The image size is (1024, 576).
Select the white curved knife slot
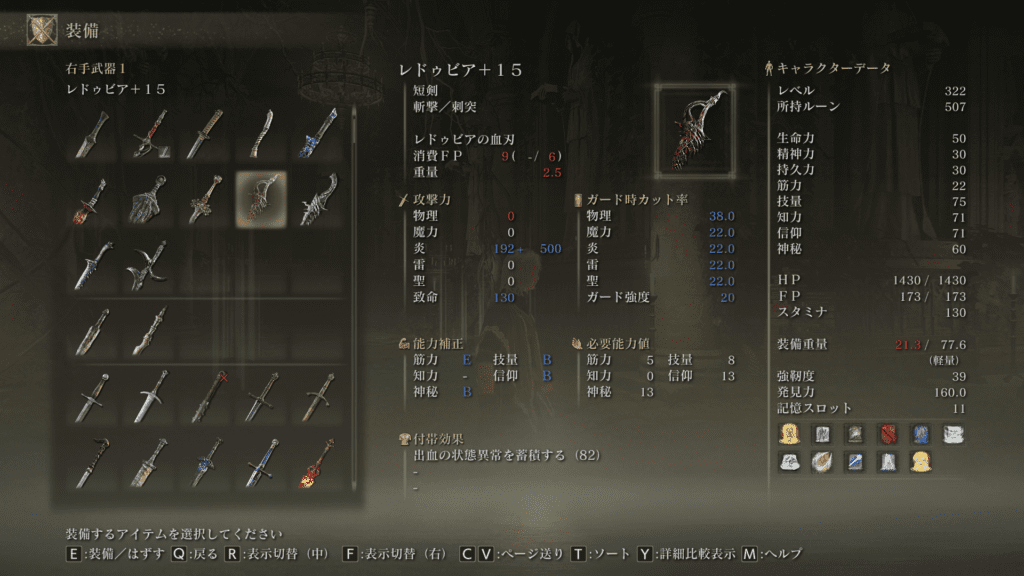[x=261, y=133]
